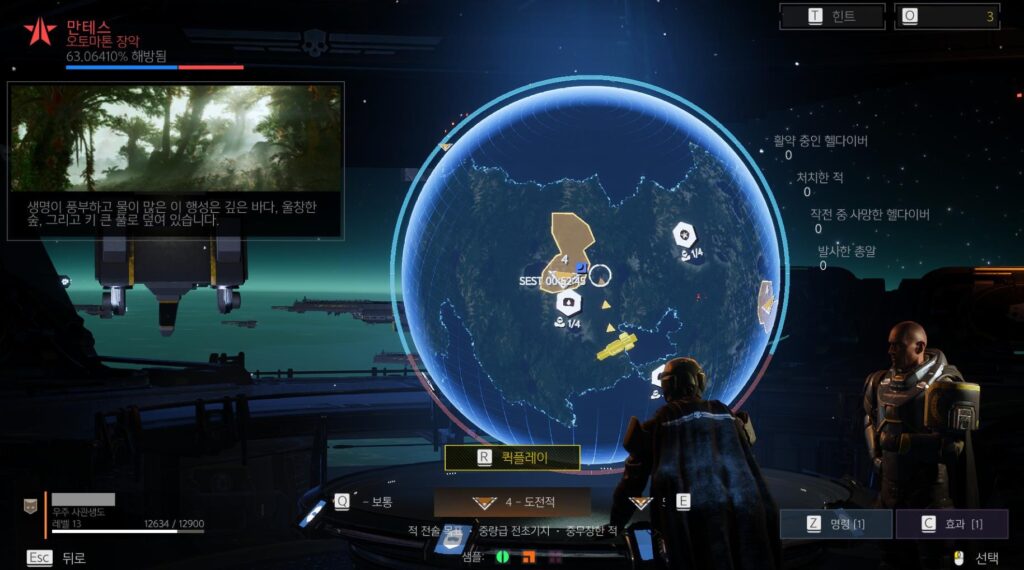
Task: Open the 힌트 hint panel
Action: click(833, 16)
